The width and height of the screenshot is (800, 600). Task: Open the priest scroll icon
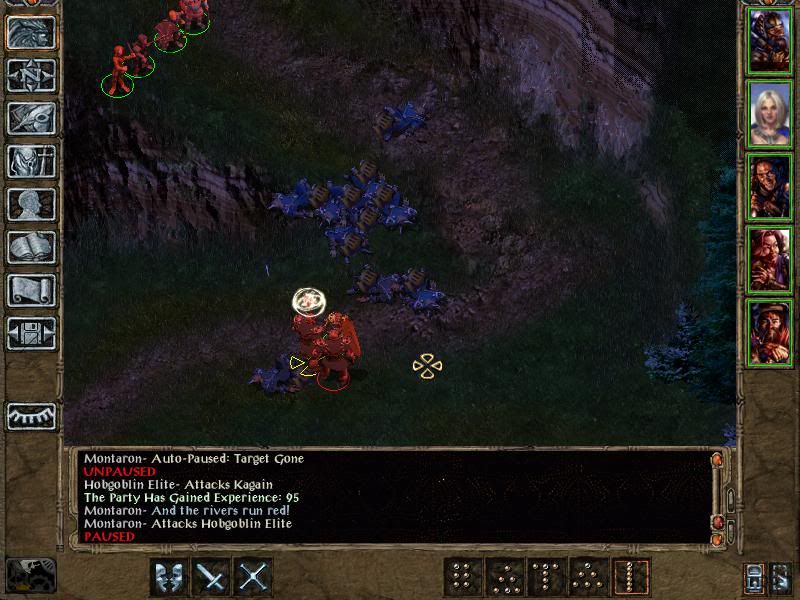pyautogui.click(x=31, y=290)
